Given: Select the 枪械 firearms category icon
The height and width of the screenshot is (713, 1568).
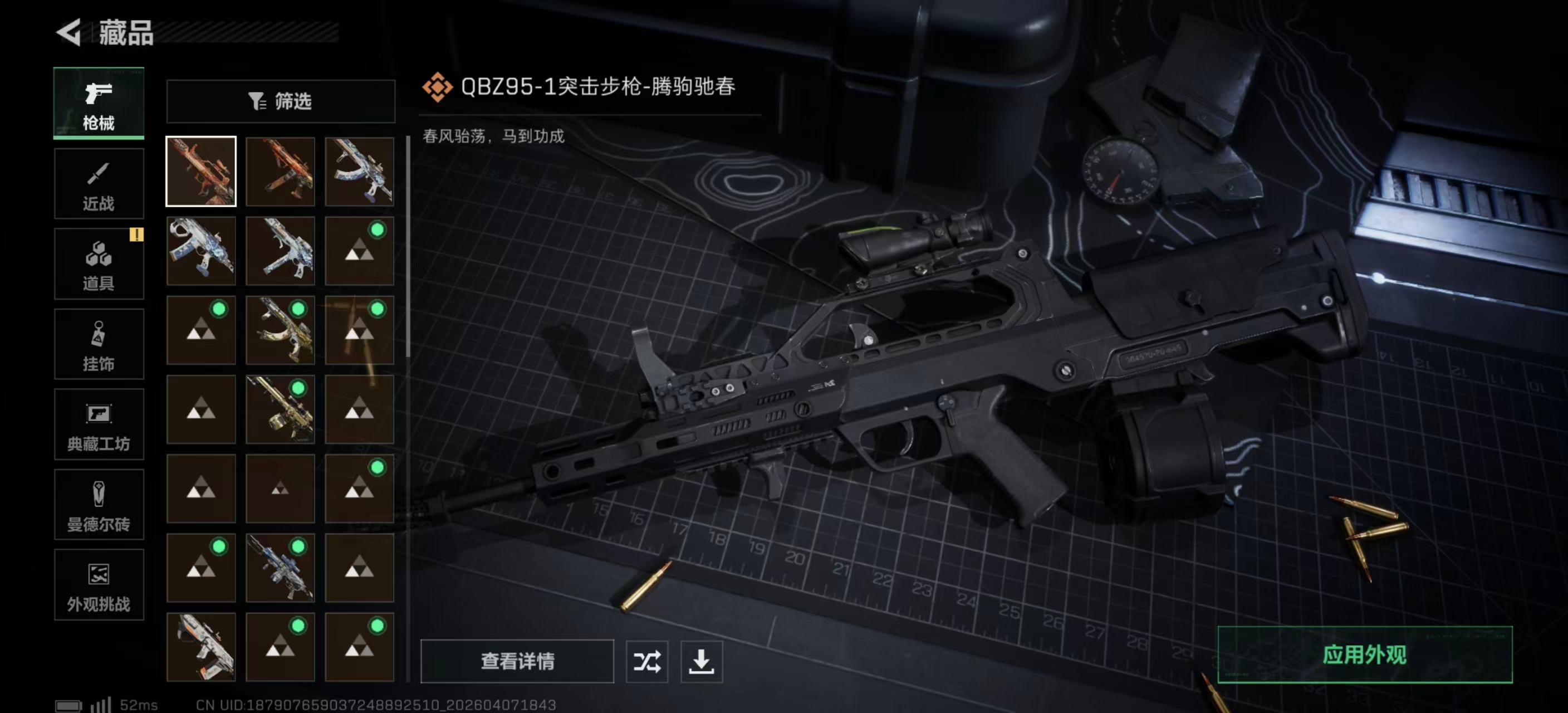Looking at the screenshot, I should (x=99, y=102).
